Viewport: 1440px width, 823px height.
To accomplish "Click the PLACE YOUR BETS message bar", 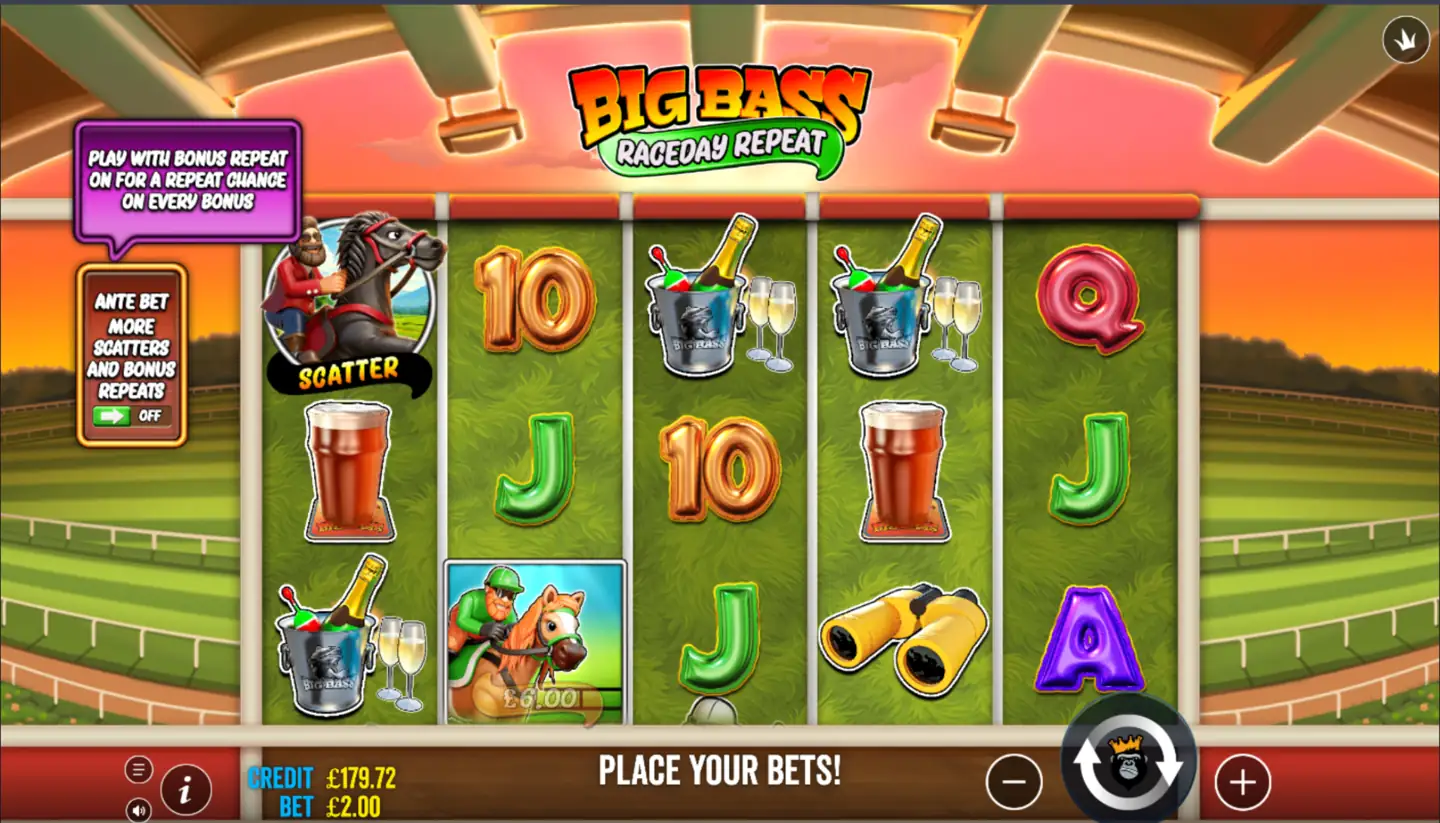I will click(x=718, y=771).
